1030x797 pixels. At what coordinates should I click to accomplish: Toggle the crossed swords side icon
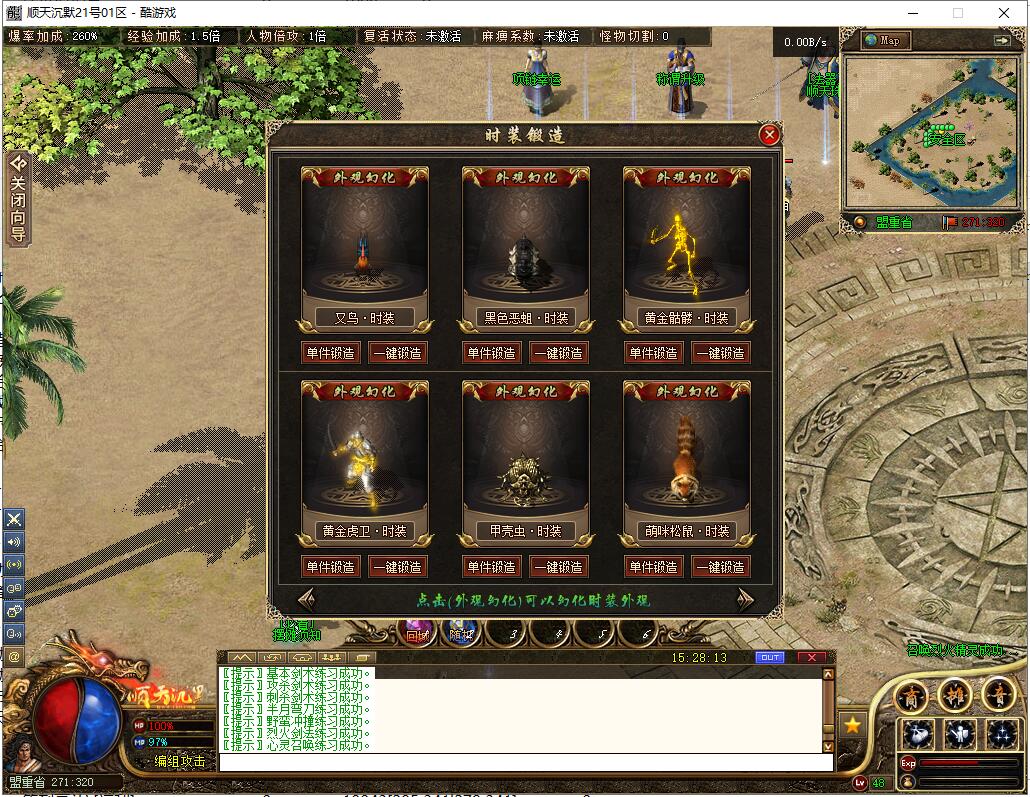(x=14, y=519)
